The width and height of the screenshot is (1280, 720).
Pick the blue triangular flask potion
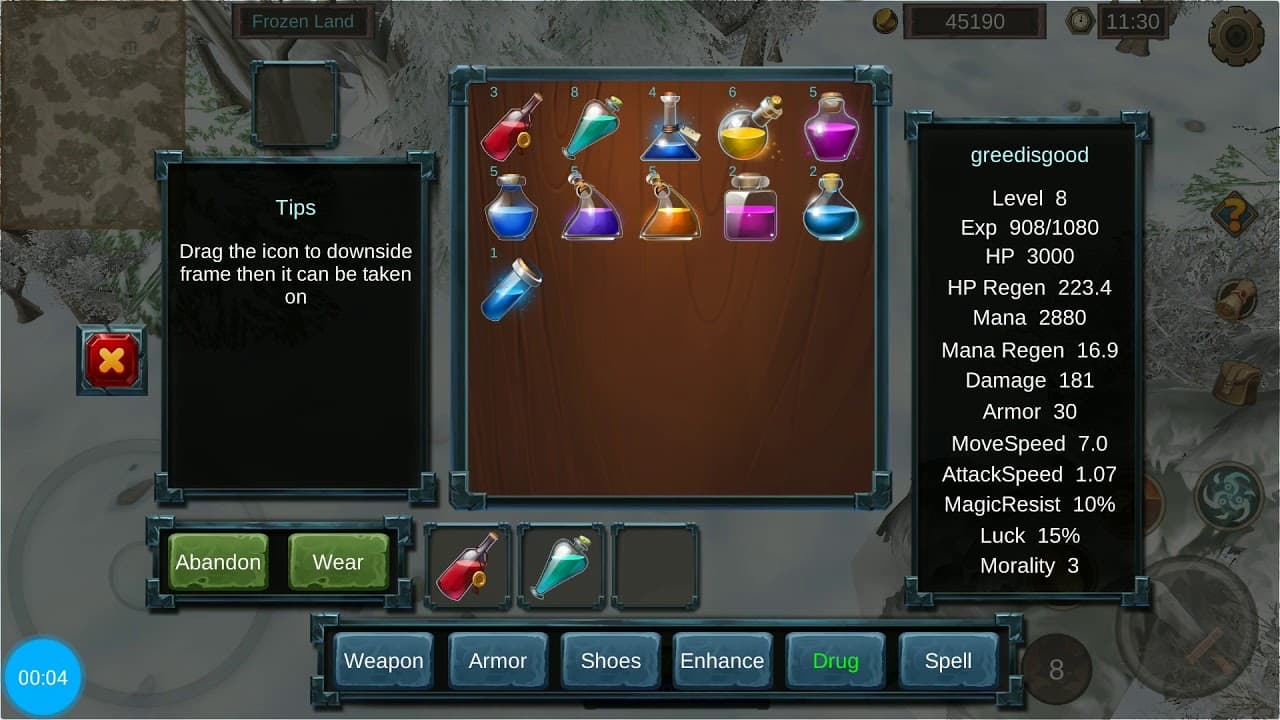coord(670,128)
